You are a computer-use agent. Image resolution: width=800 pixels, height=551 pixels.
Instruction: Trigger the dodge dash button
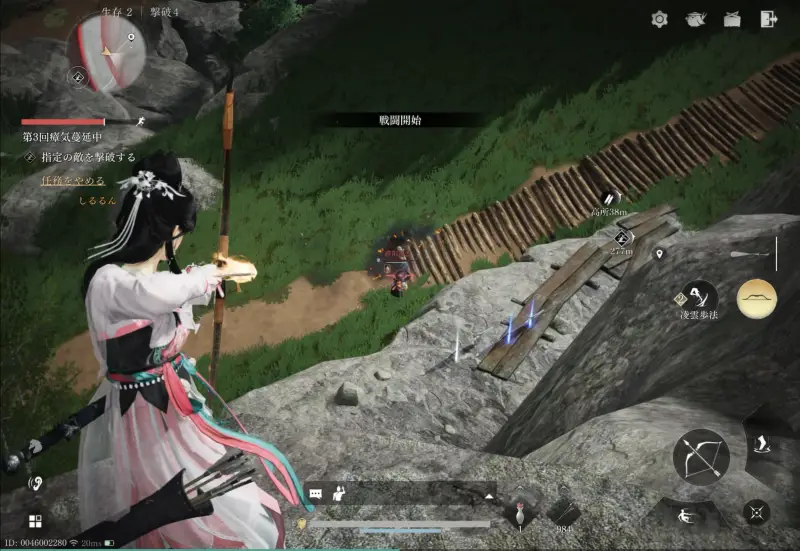pyautogui.click(x=687, y=517)
